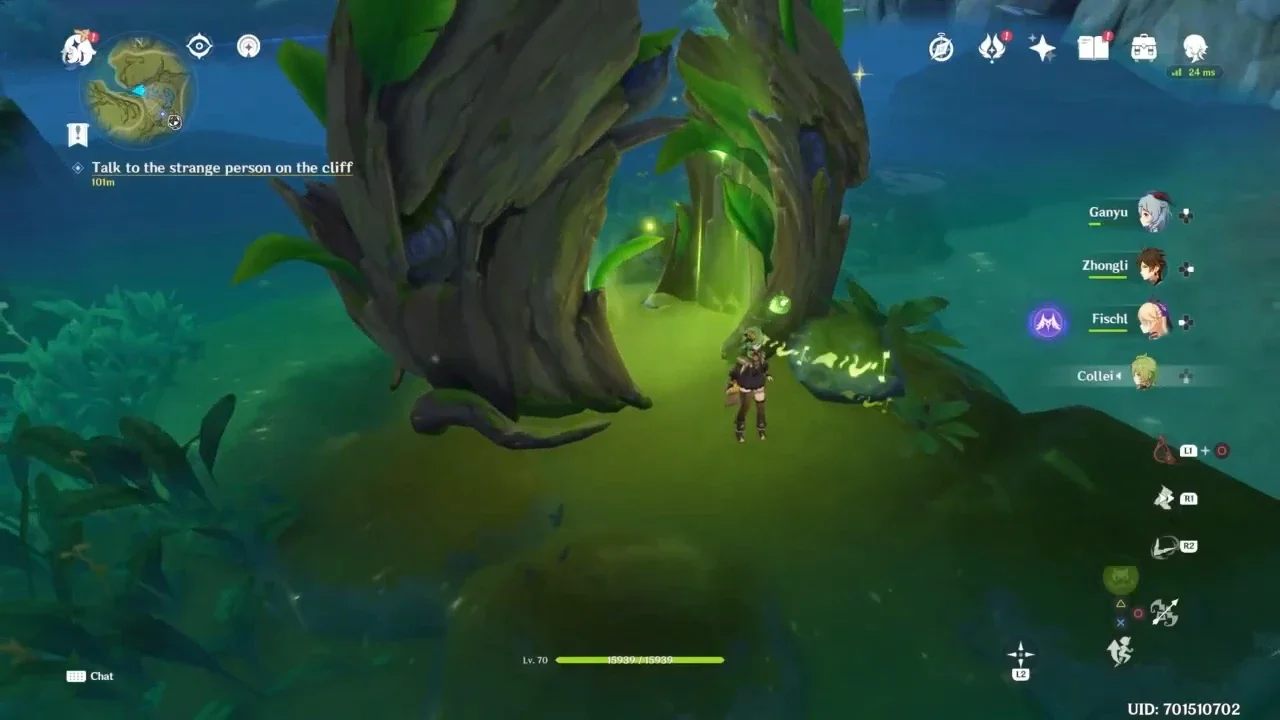Switch to party member Fischl
1280x720 pixels.
point(1153,321)
